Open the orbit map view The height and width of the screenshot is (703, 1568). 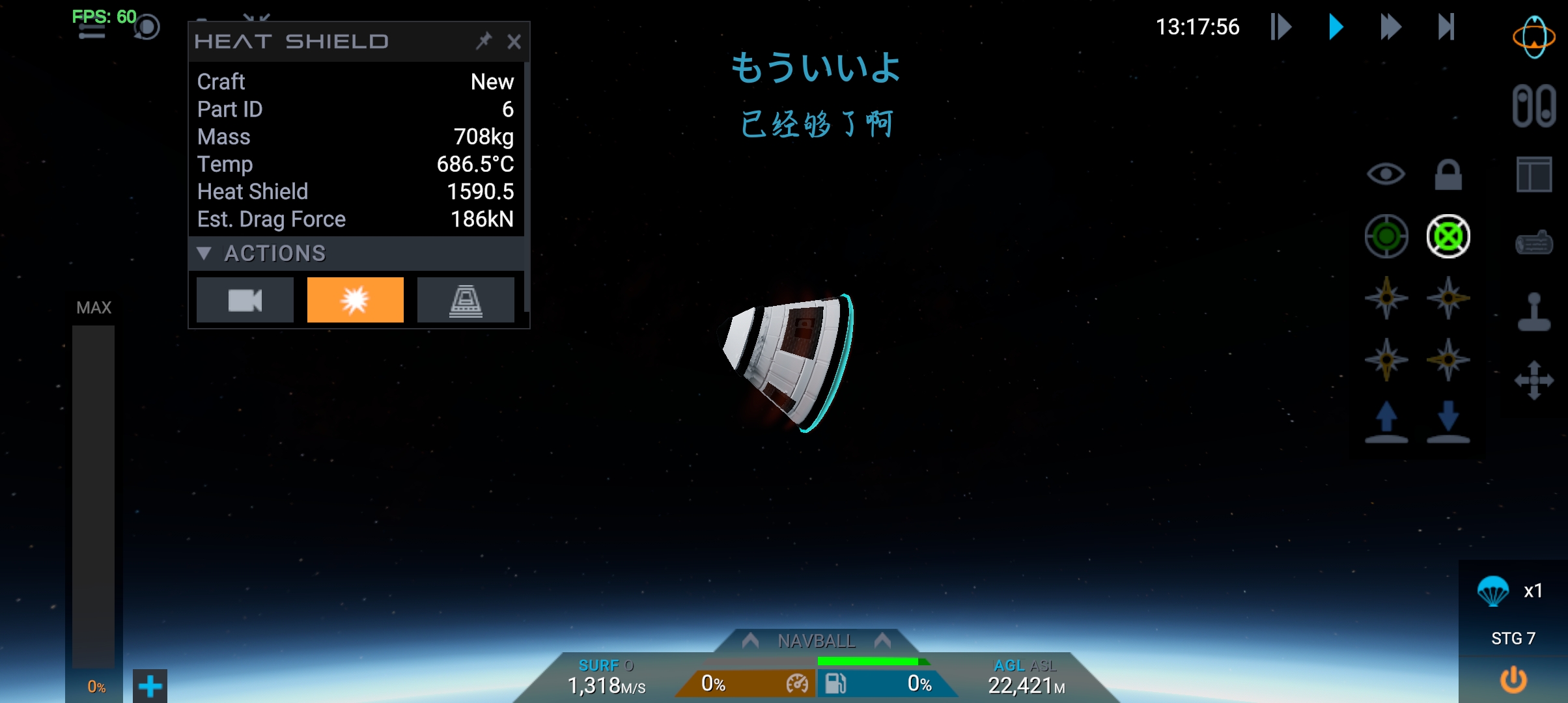(x=1533, y=37)
